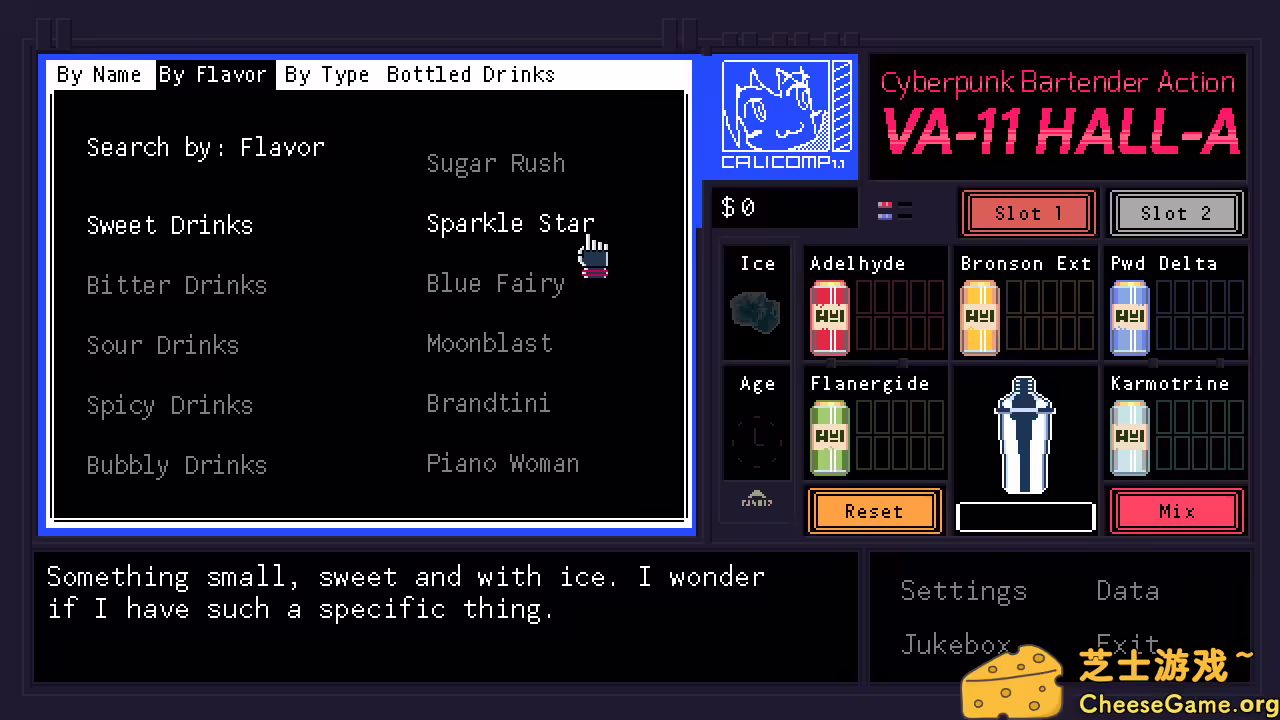The width and height of the screenshot is (1280, 720).
Task: Reset the shaker contents
Action: tap(874, 511)
